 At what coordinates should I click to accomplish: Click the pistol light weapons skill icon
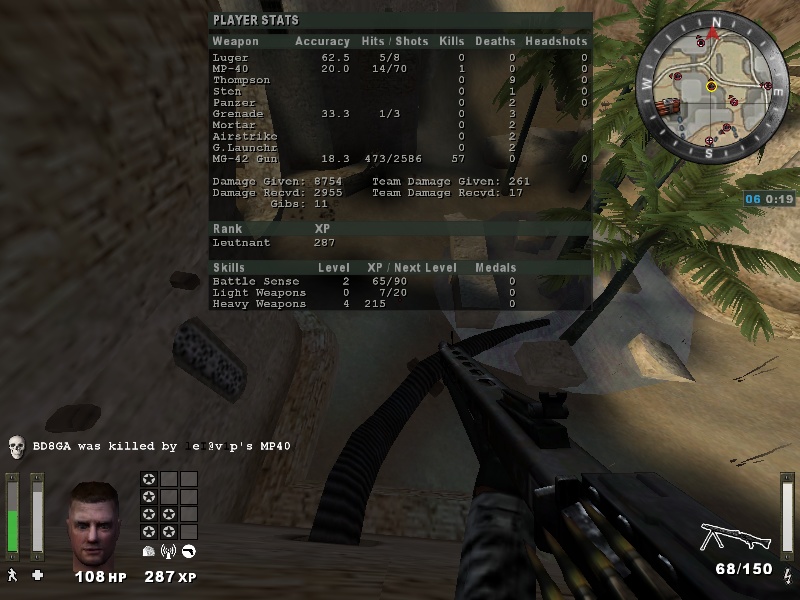click(x=188, y=551)
